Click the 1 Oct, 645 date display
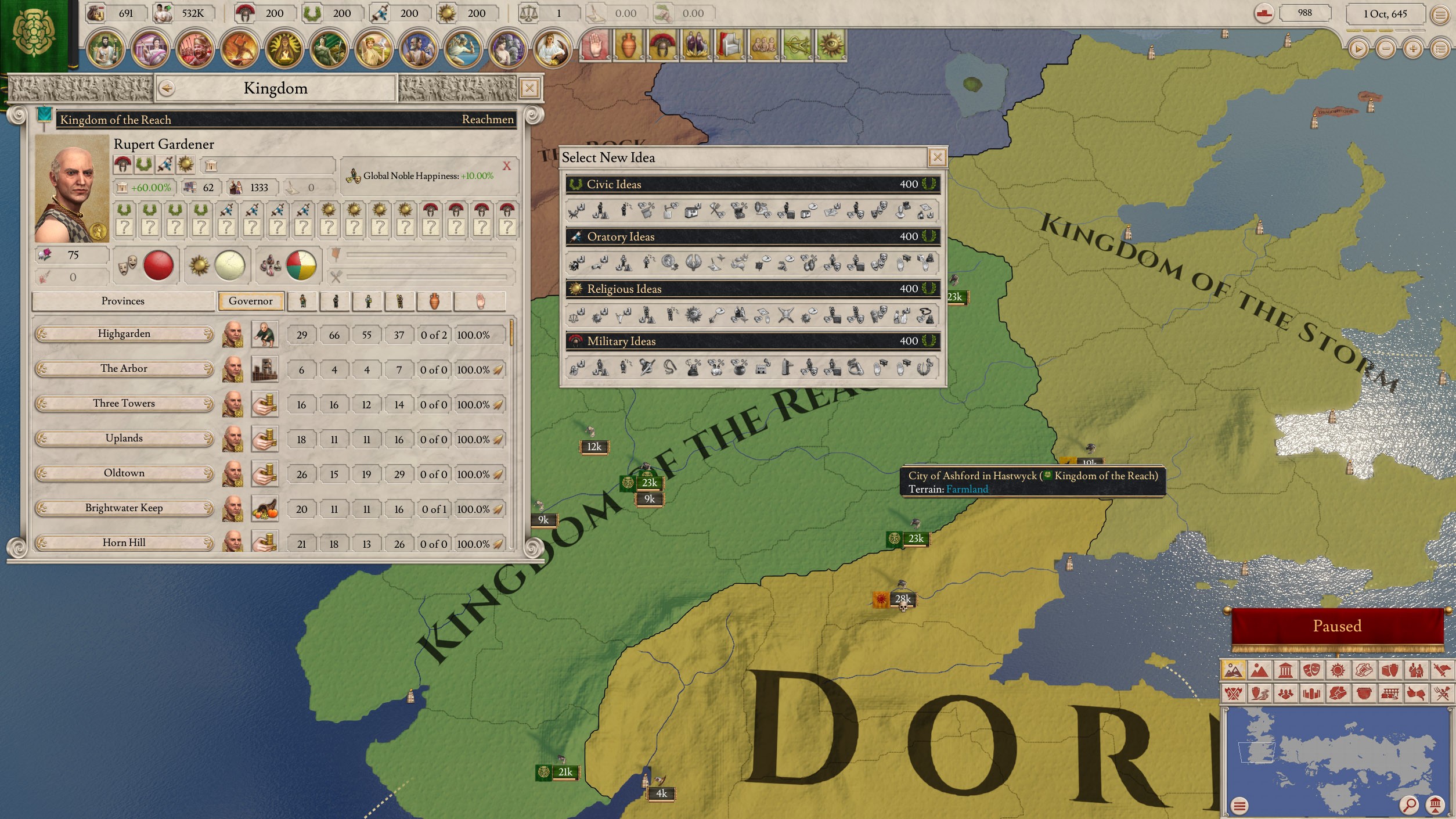Screen dimensions: 1456x819 (1385, 14)
